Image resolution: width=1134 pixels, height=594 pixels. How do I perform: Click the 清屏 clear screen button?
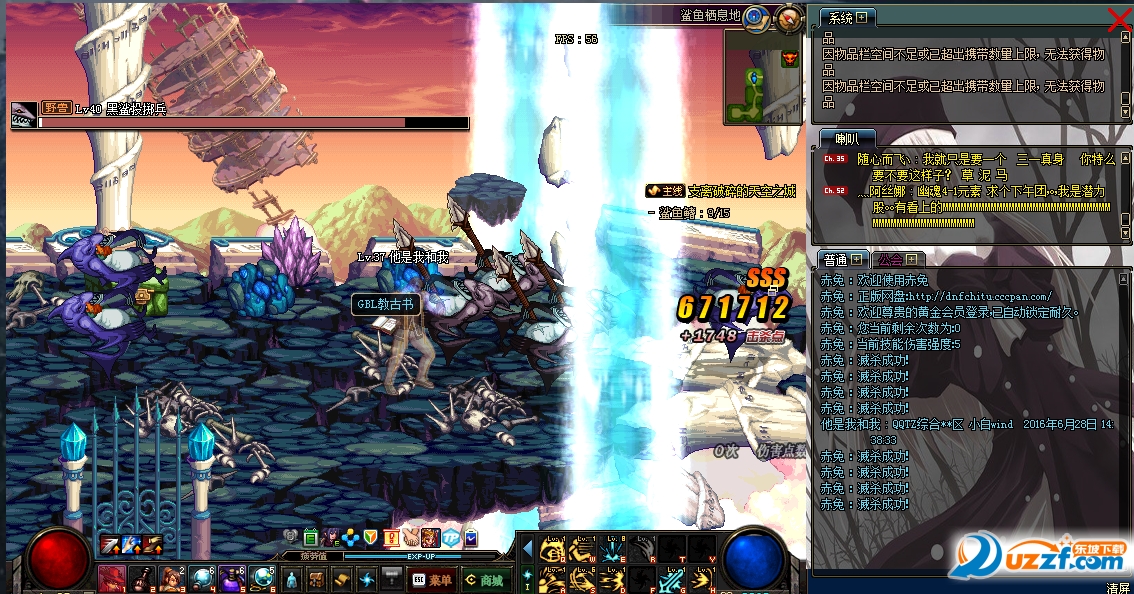click(1117, 587)
